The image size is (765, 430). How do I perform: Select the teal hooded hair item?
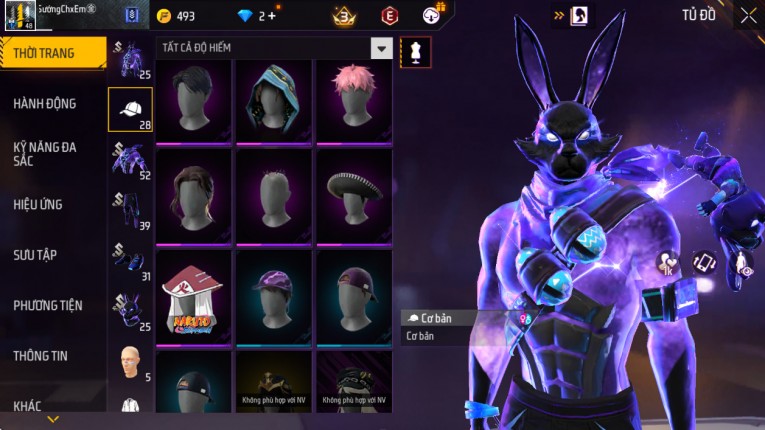click(x=274, y=101)
